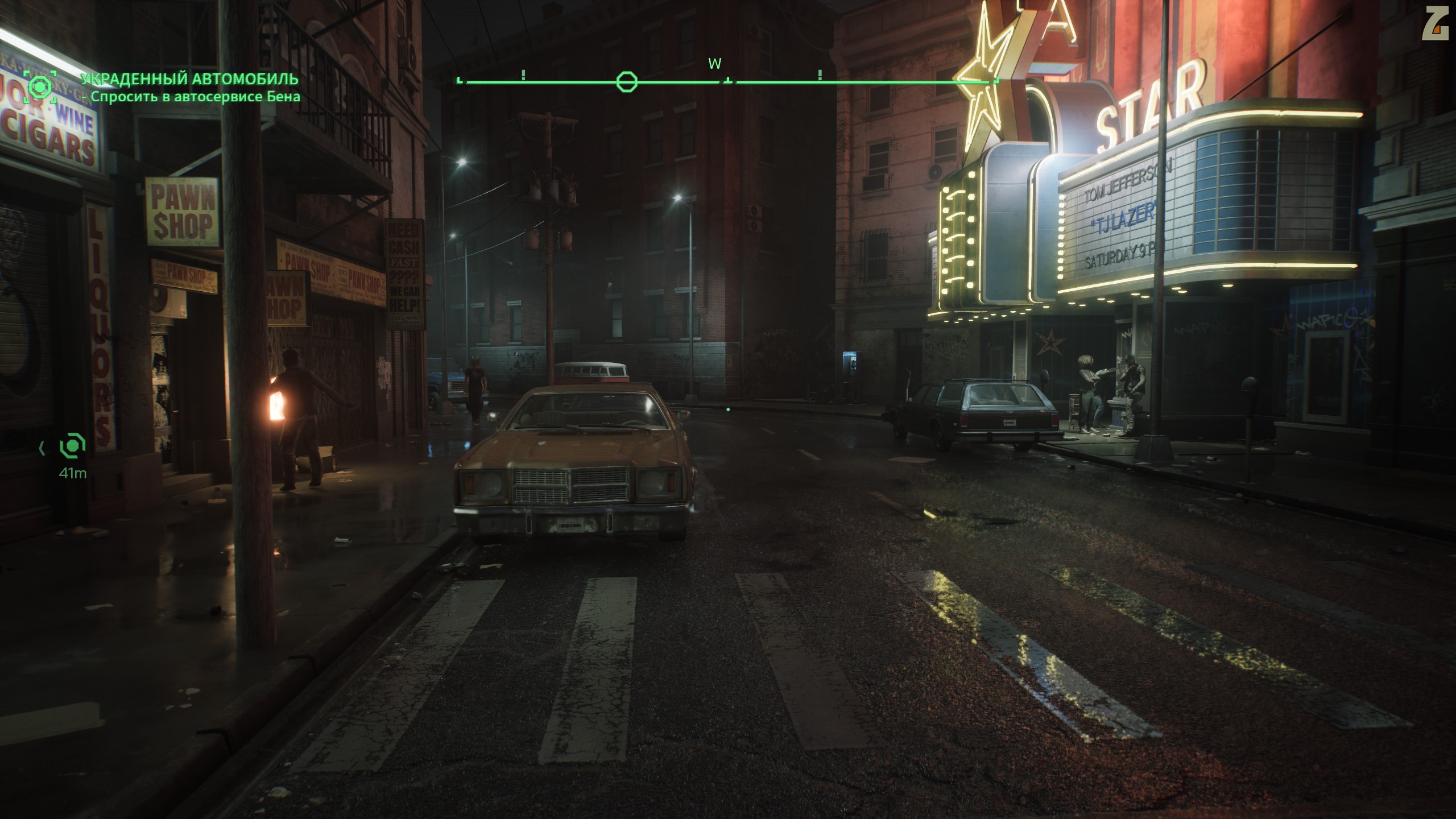
Task: Click the Z logo watermark overlay
Action: pyautogui.click(x=1434, y=26)
